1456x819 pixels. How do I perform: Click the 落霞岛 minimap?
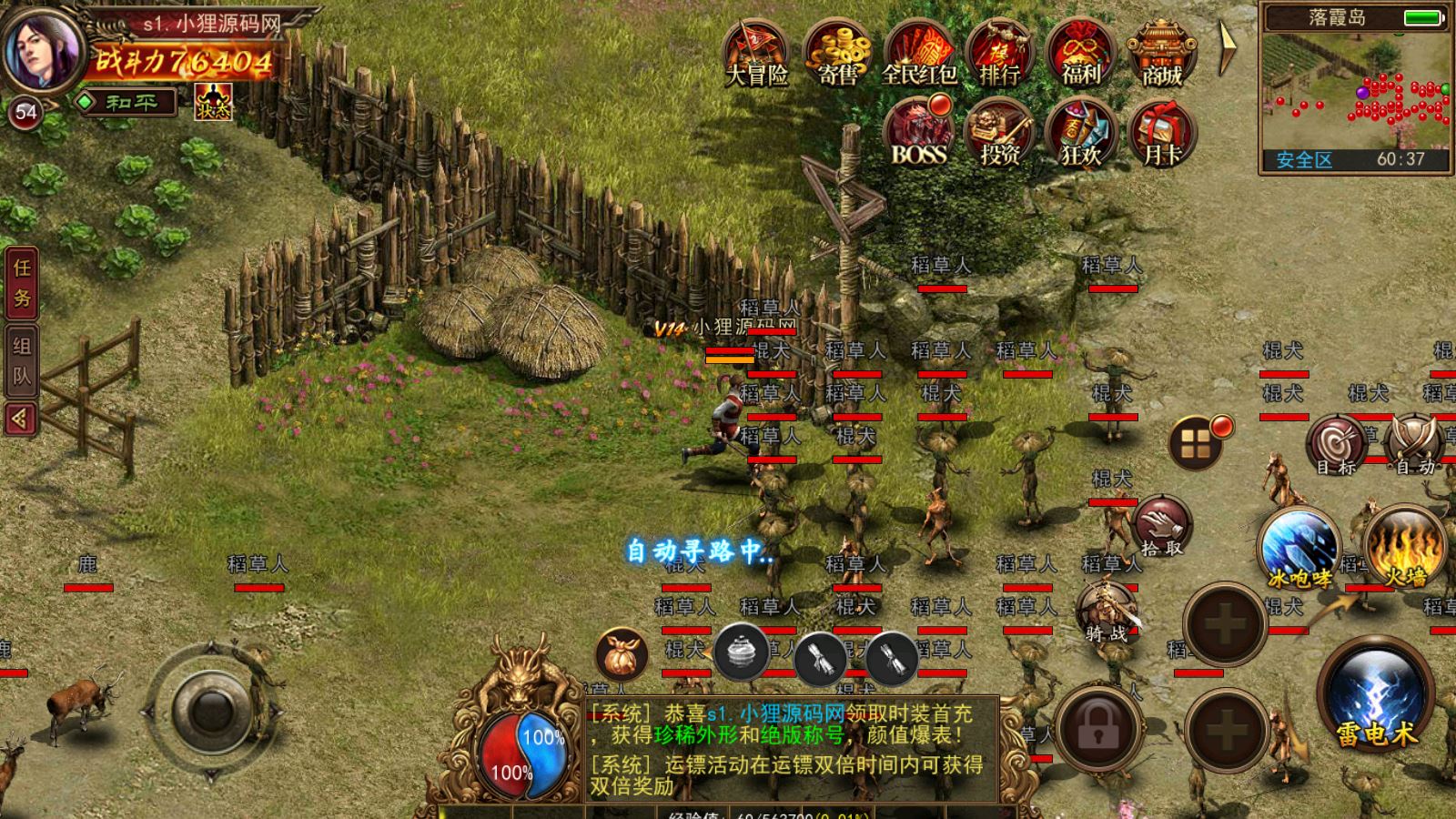click(1355, 89)
